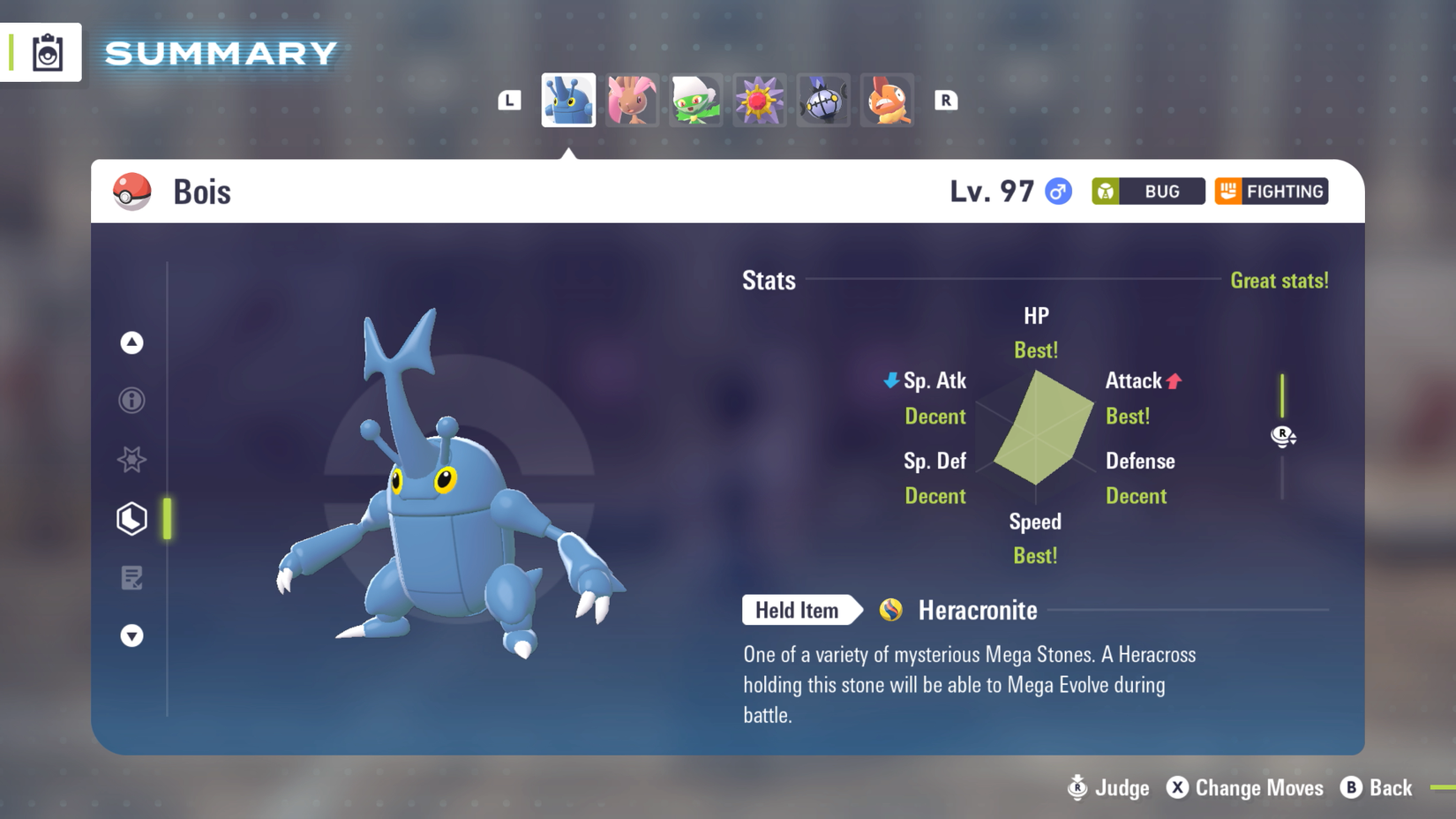Open the memo notes icon in sidebar
Image resolution: width=1456 pixels, height=819 pixels.
(131, 577)
